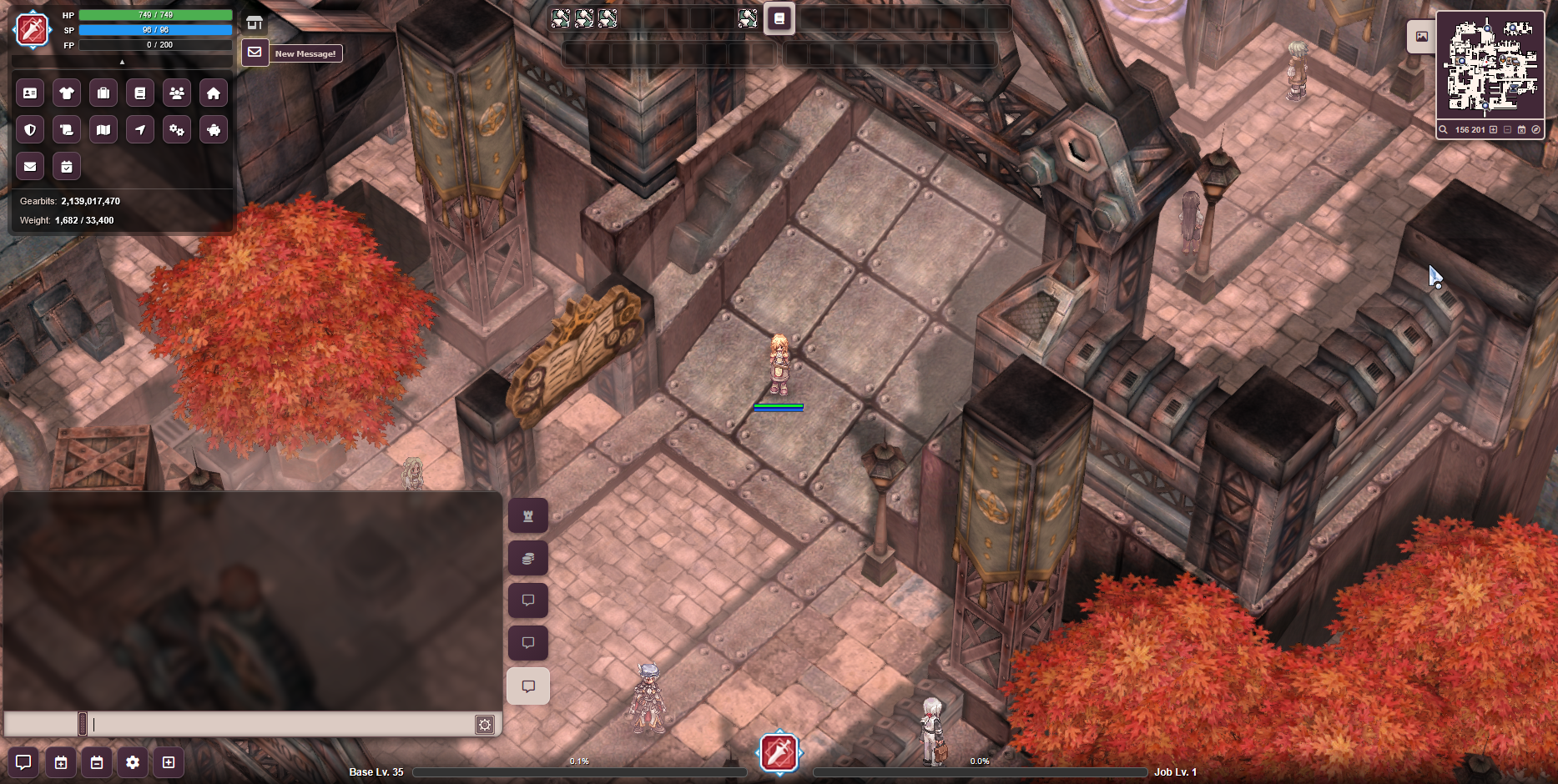Collapse the HP/SP stat panel arrow
The height and width of the screenshot is (784, 1558).
122,61
